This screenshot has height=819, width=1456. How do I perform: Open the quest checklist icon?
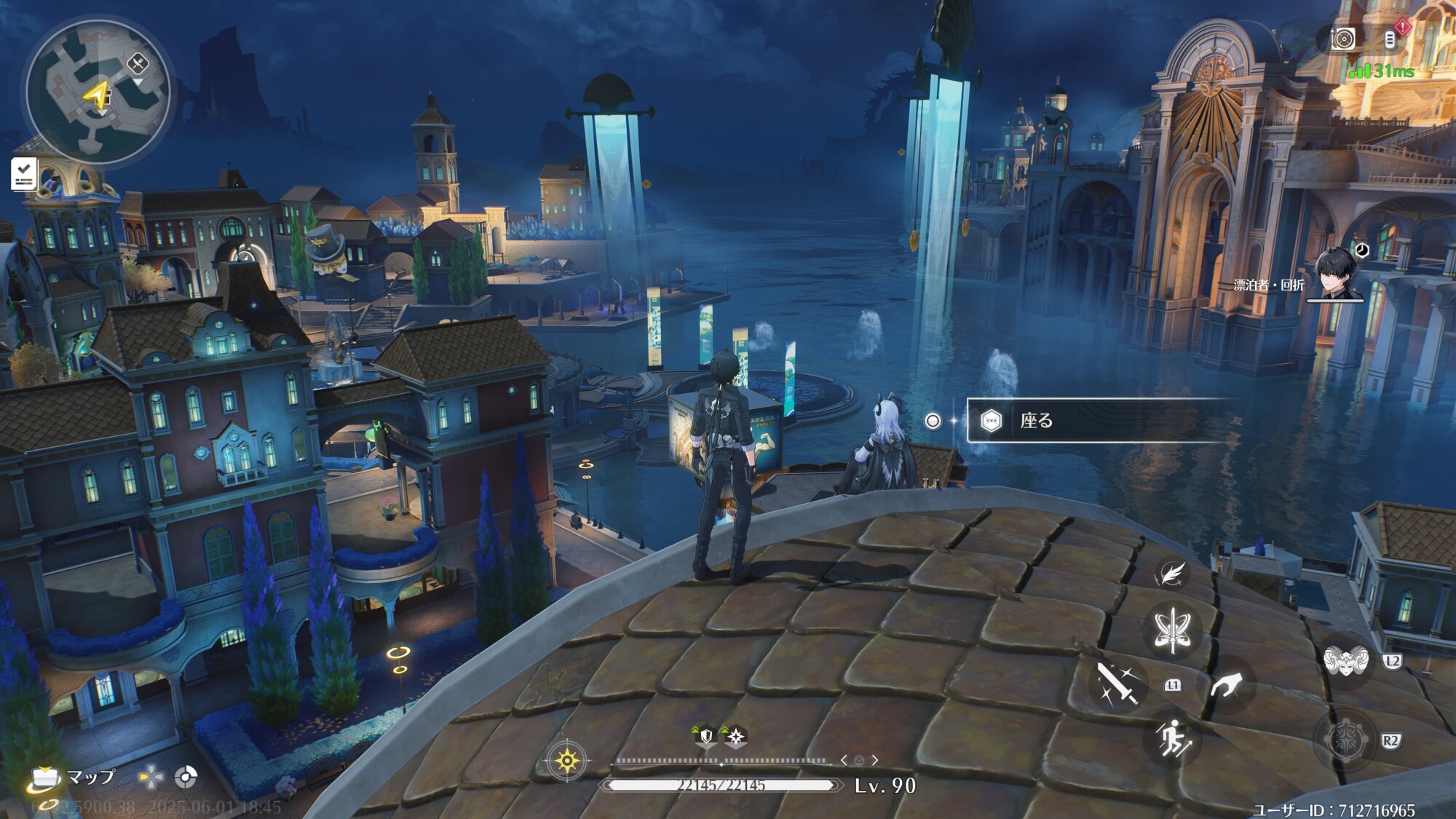23,174
